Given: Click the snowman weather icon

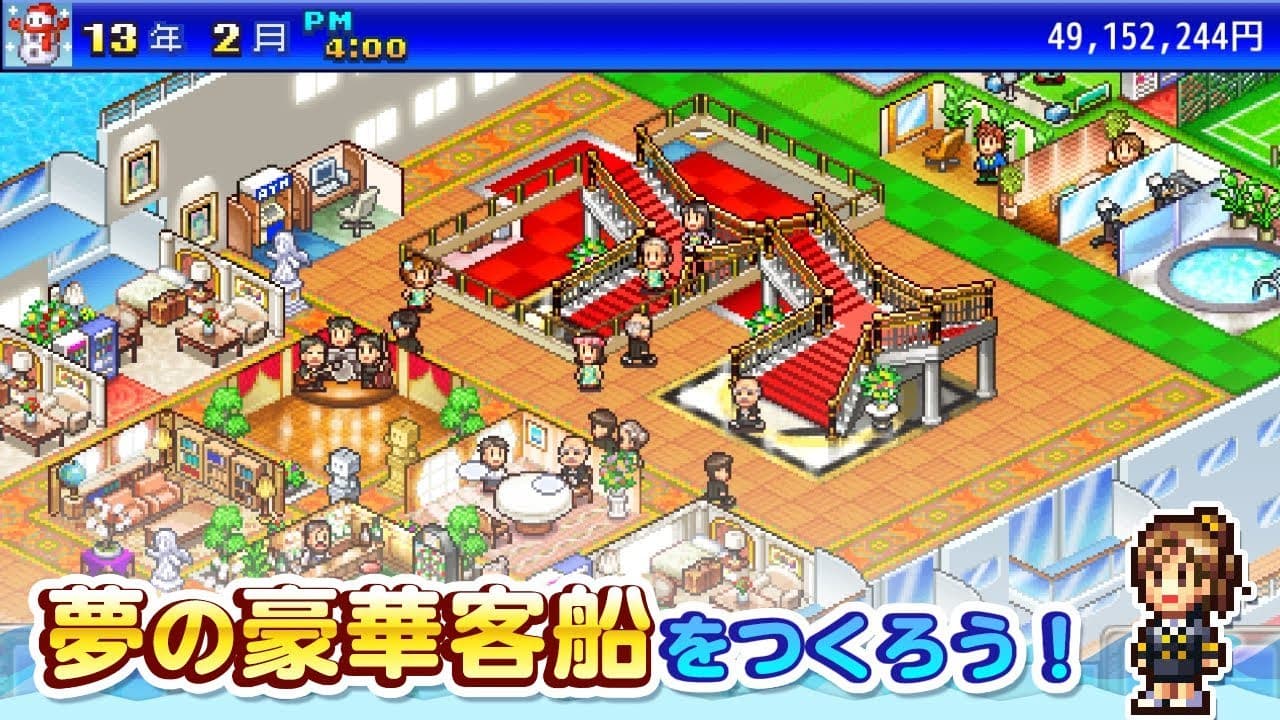Looking at the screenshot, I should (x=37, y=33).
